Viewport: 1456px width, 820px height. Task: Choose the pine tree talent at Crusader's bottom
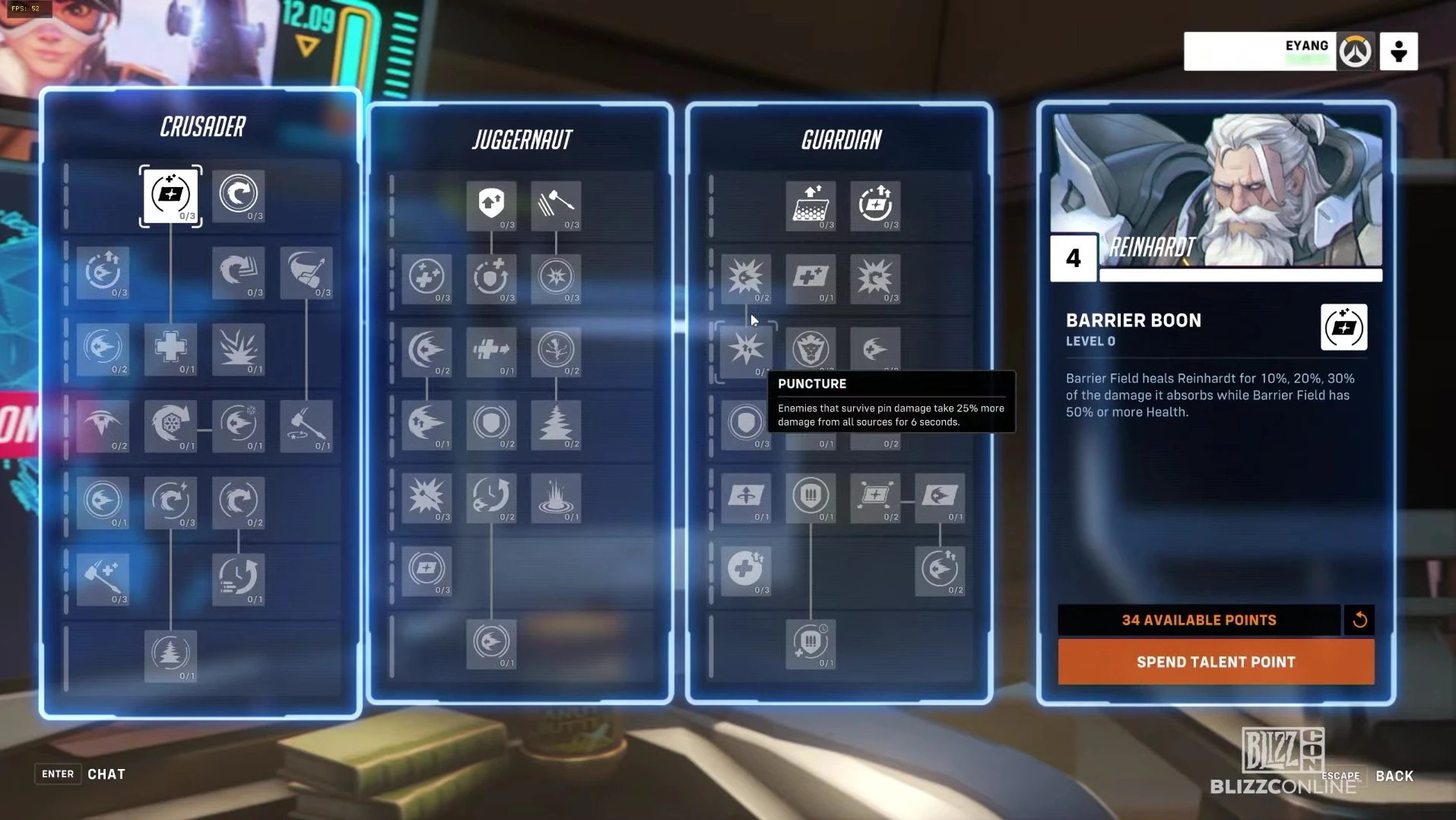coord(170,655)
